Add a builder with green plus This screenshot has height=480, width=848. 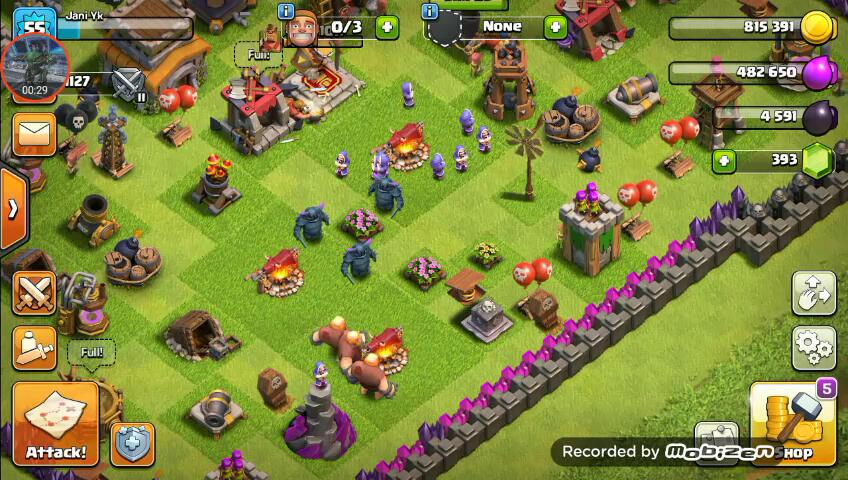(x=387, y=27)
